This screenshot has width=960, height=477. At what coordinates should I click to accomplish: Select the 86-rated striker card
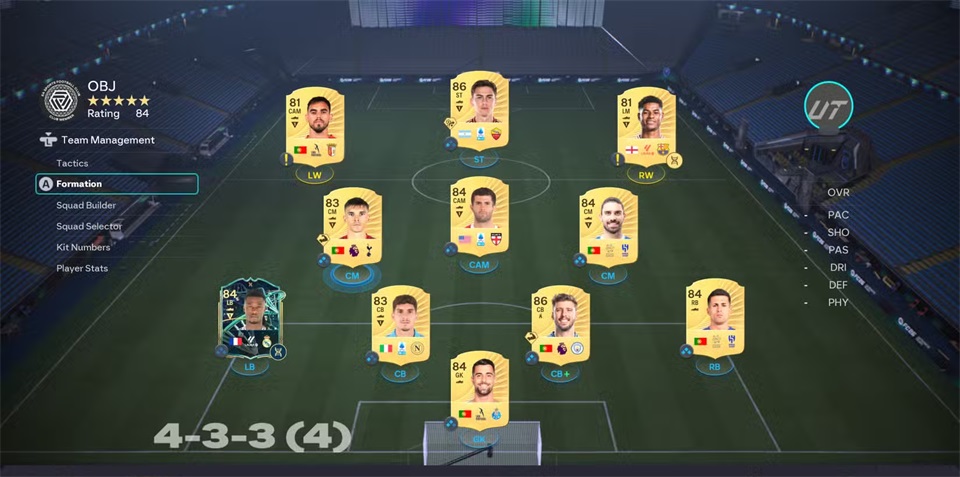pyautogui.click(x=479, y=111)
